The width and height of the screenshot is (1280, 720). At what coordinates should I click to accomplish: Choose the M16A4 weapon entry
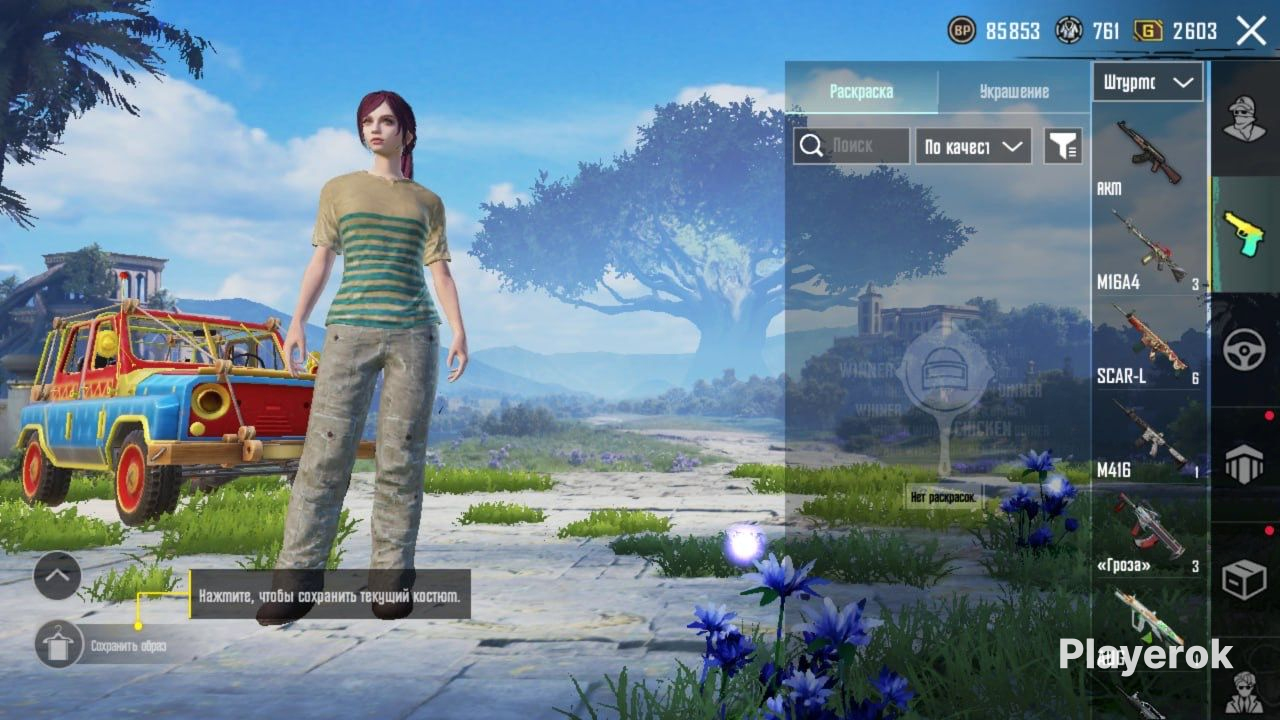1148,250
